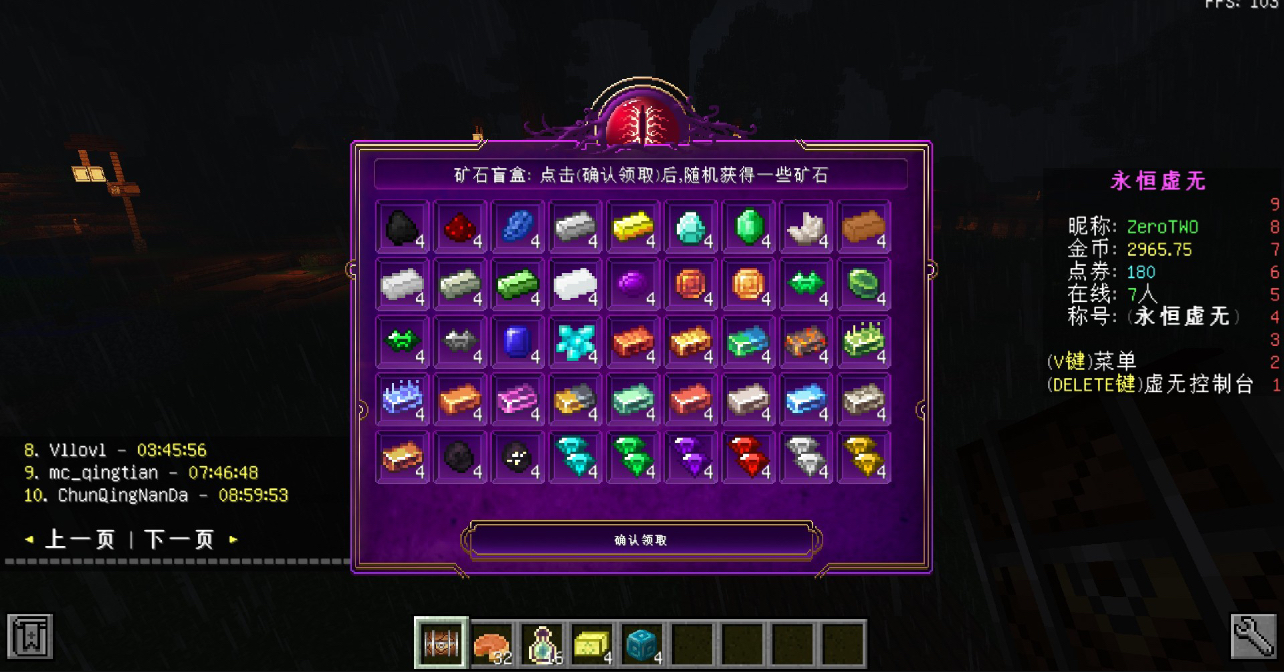Go to previous page with 上一页
1284x672 pixels.
point(80,540)
